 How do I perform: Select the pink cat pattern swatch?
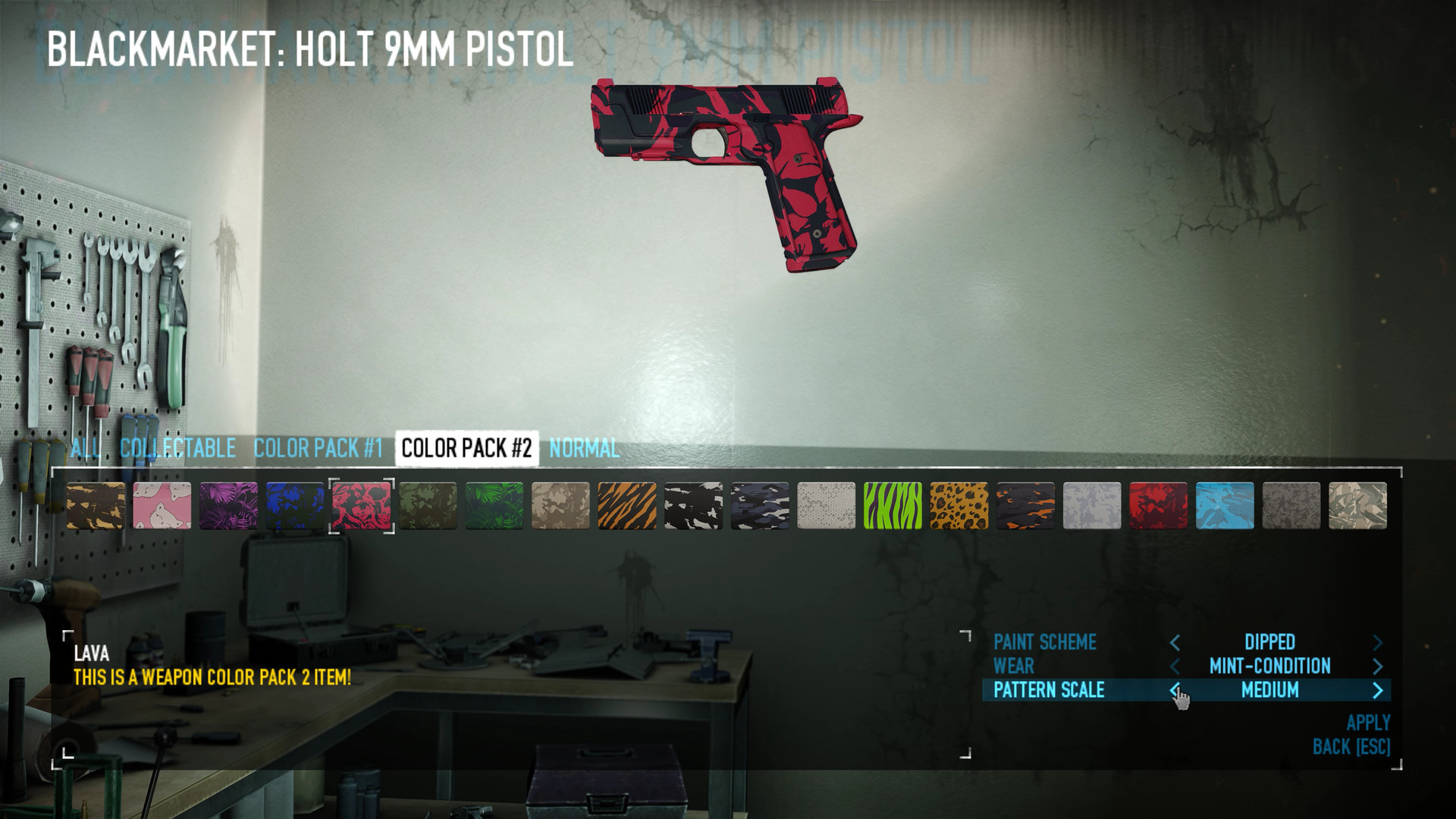click(162, 506)
